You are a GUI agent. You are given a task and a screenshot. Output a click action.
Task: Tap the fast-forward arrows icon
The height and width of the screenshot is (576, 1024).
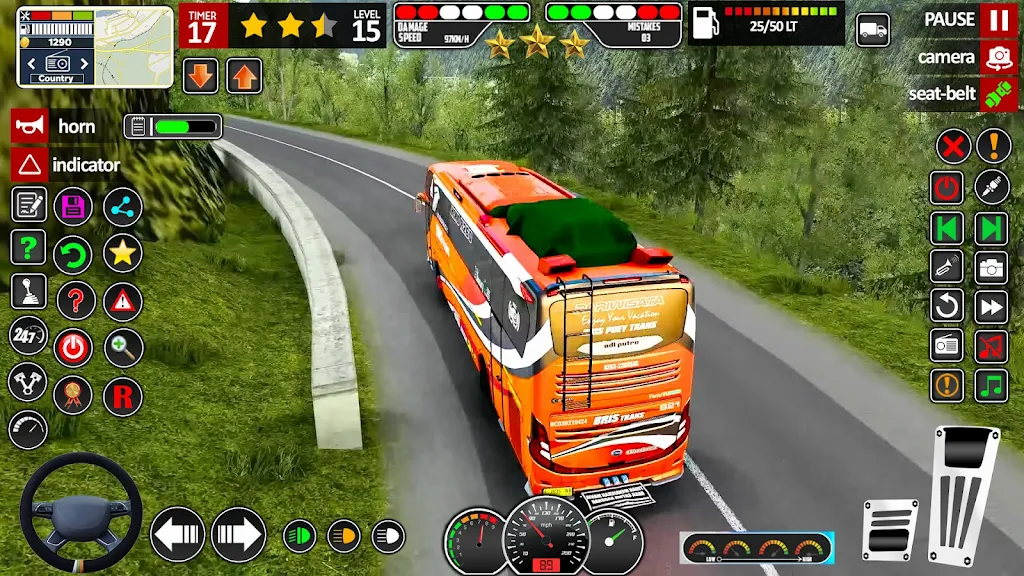991,306
